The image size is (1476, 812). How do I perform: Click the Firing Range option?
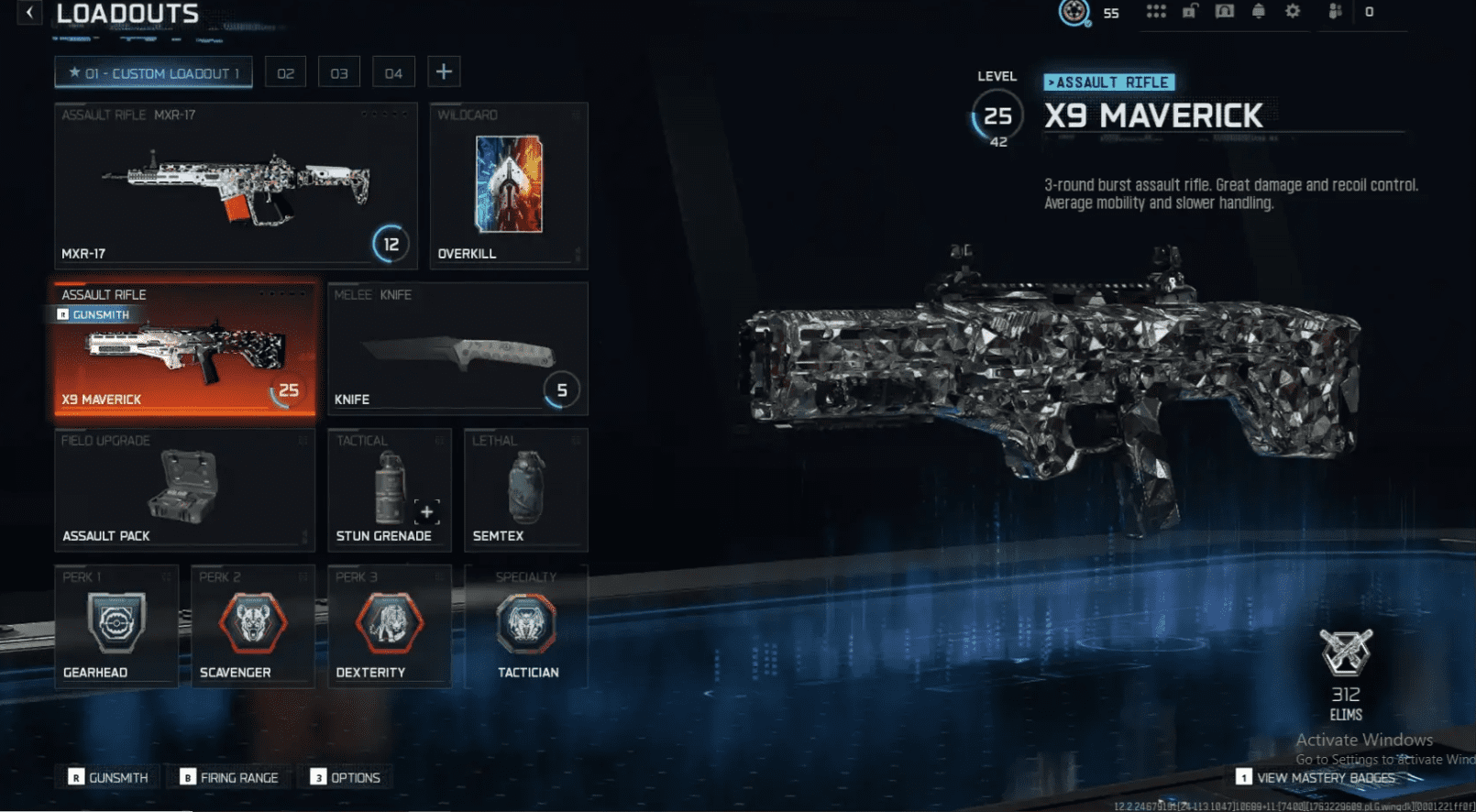(229, 777)
